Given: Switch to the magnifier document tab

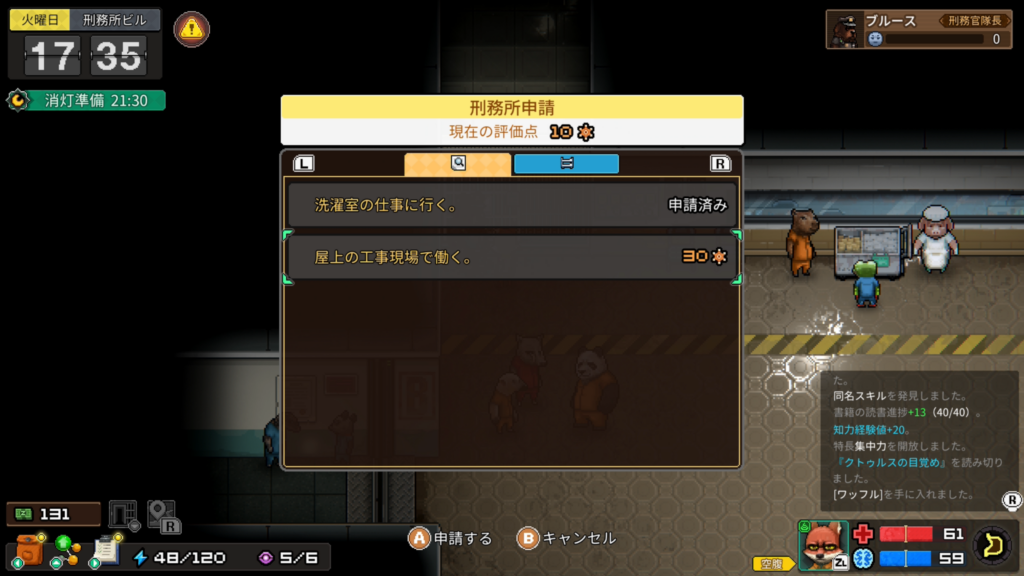Looking at the screenshot, I should click(x=457, y=164).
